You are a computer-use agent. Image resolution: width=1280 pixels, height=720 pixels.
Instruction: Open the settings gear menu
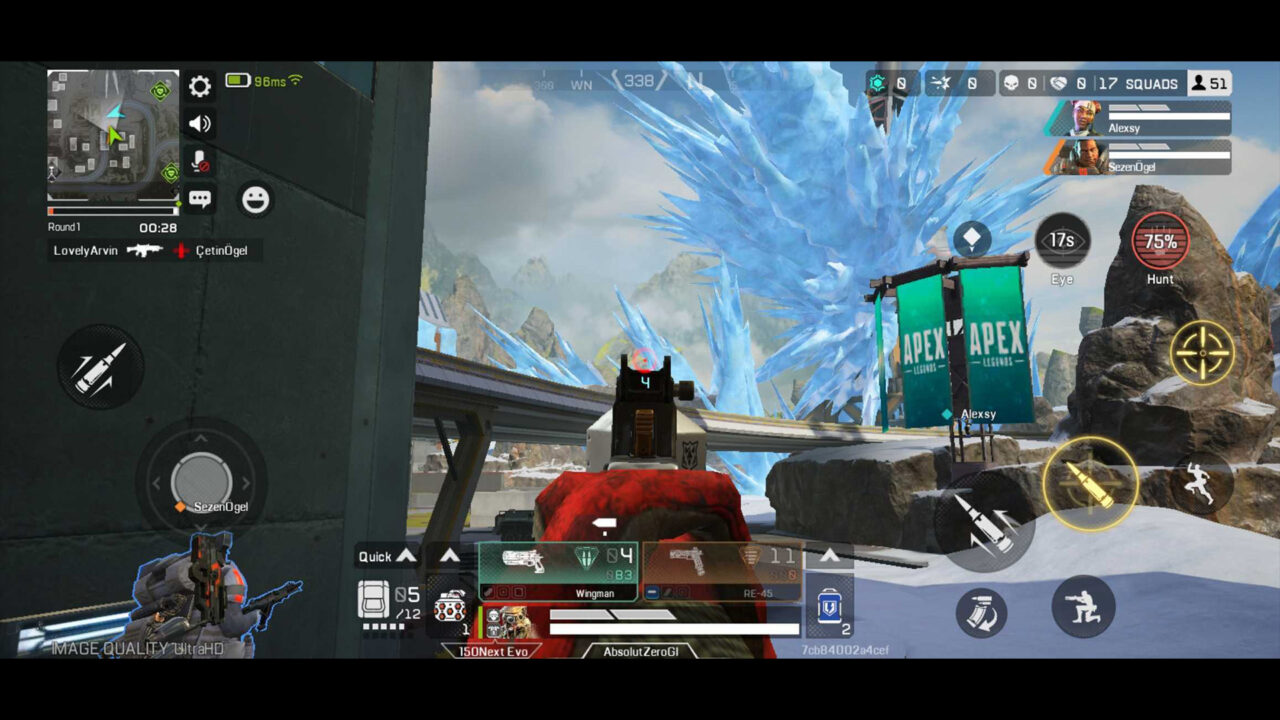click(x=200, y=86)
